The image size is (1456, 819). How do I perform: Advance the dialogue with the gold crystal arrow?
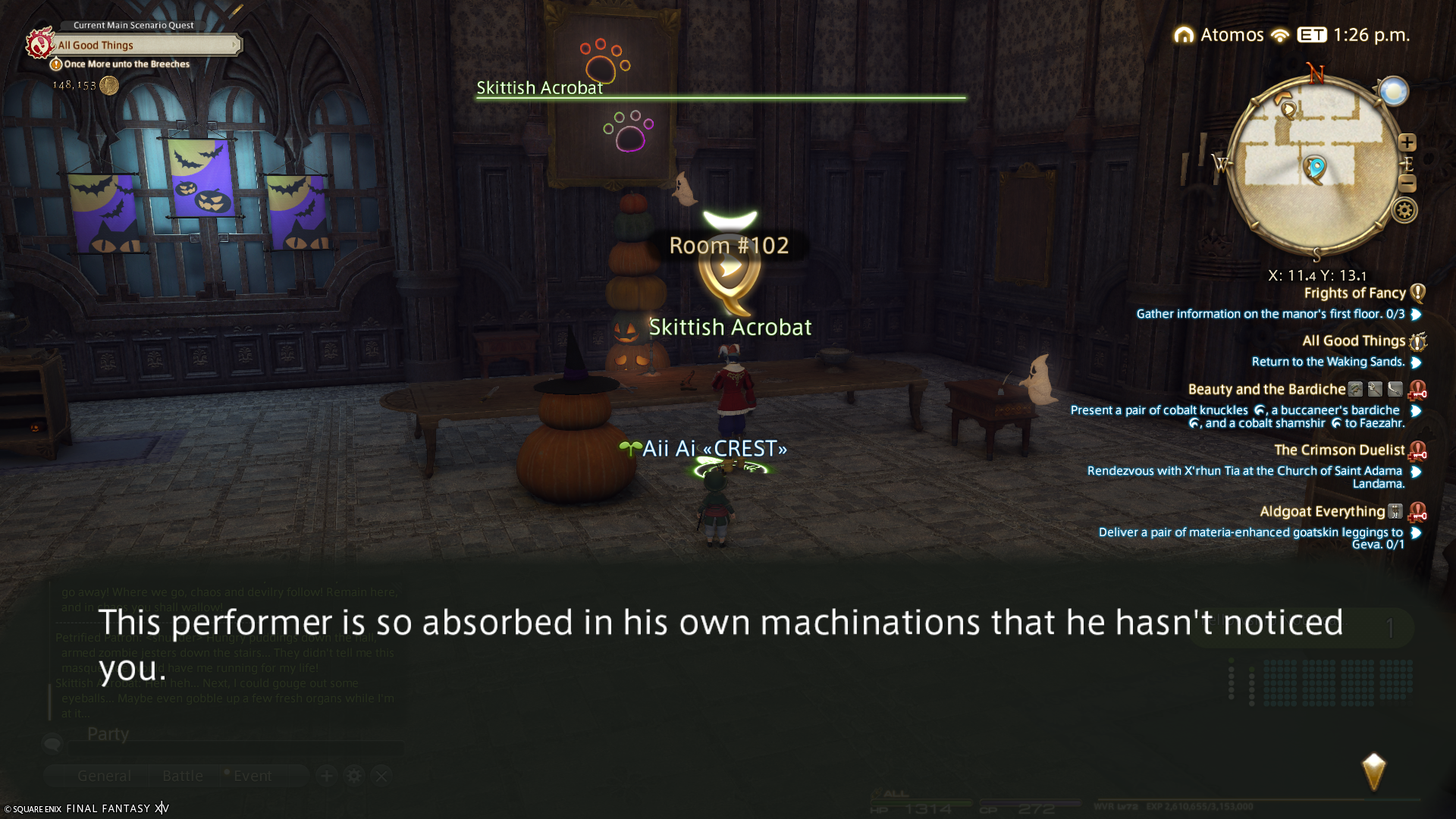click(1373, 771)
